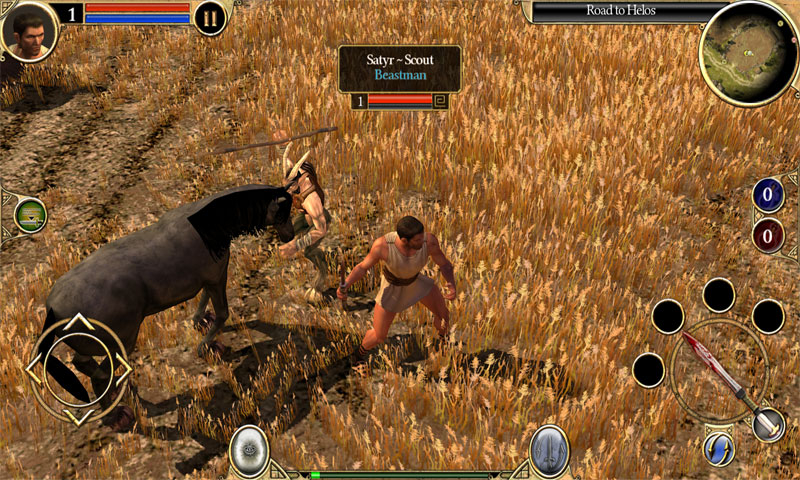Select the Satyr Scout target nameplate
This screenshot has height=480, width=800.
399,67
